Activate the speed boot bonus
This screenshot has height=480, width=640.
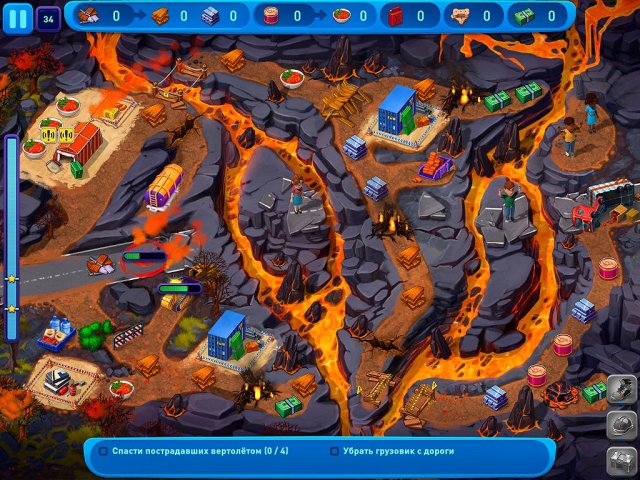[x=621, y=389]
